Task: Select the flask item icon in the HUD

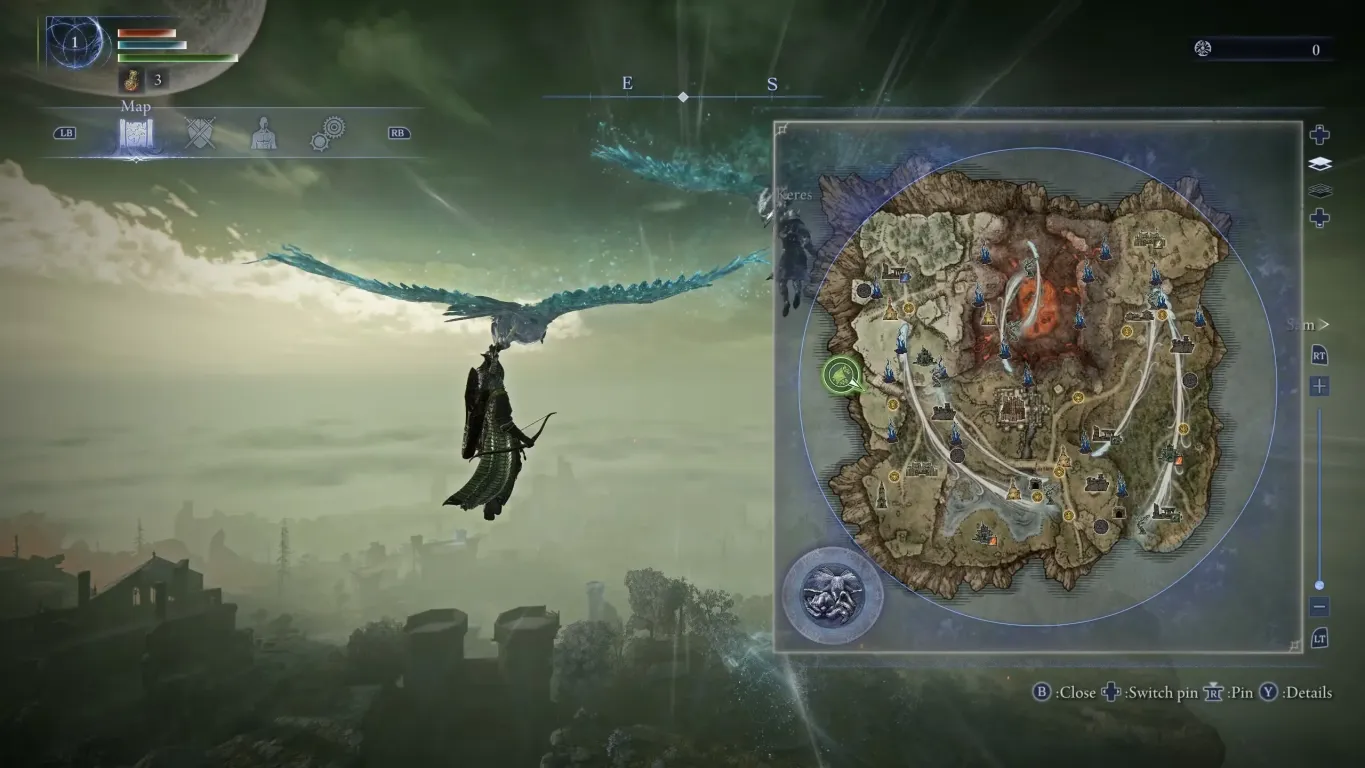Action: pos(130,79)
